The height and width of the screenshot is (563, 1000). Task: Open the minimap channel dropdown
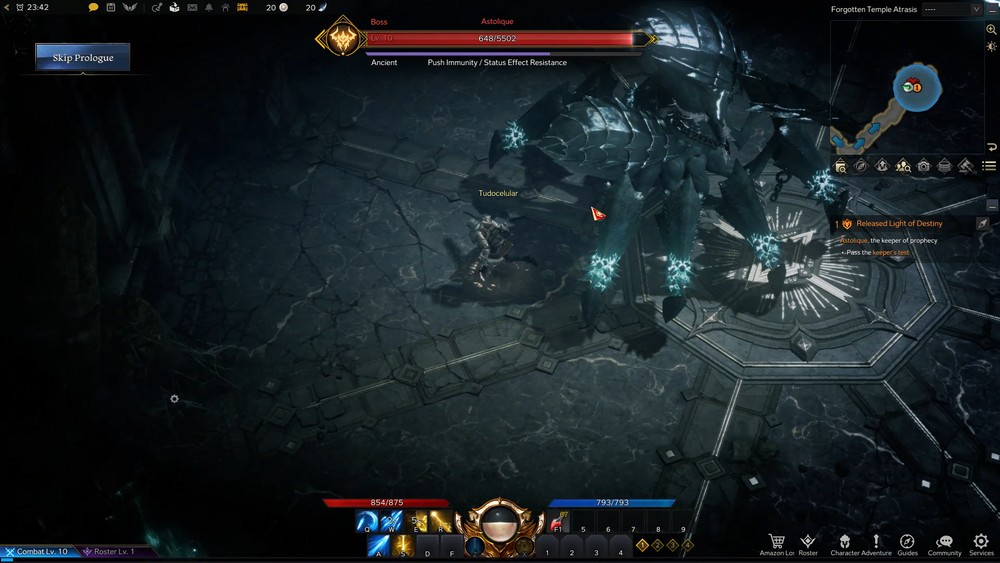click(x=952, y=9)
